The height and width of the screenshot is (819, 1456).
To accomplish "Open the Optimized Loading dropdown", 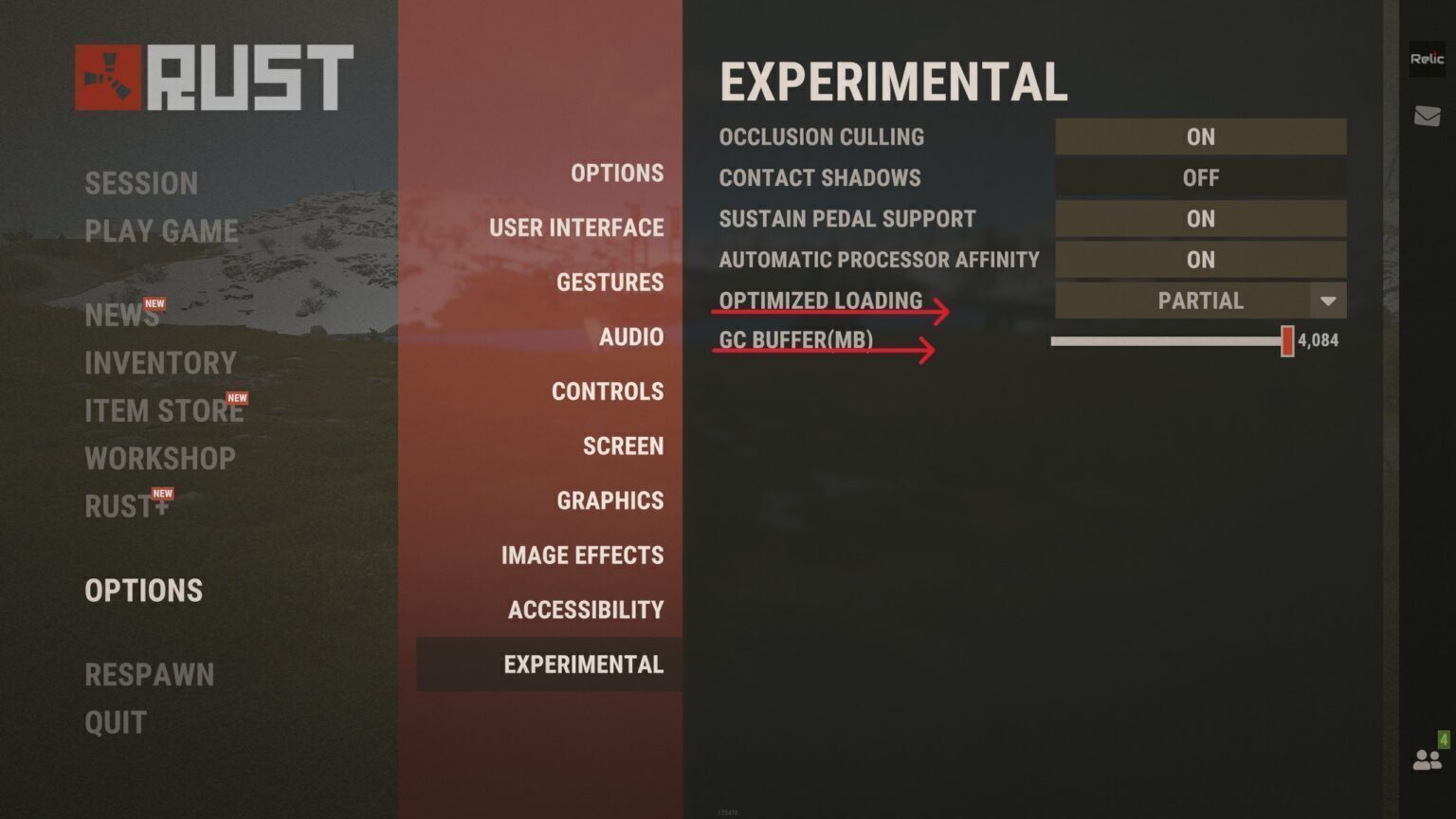I will (x=1200, y=300).
